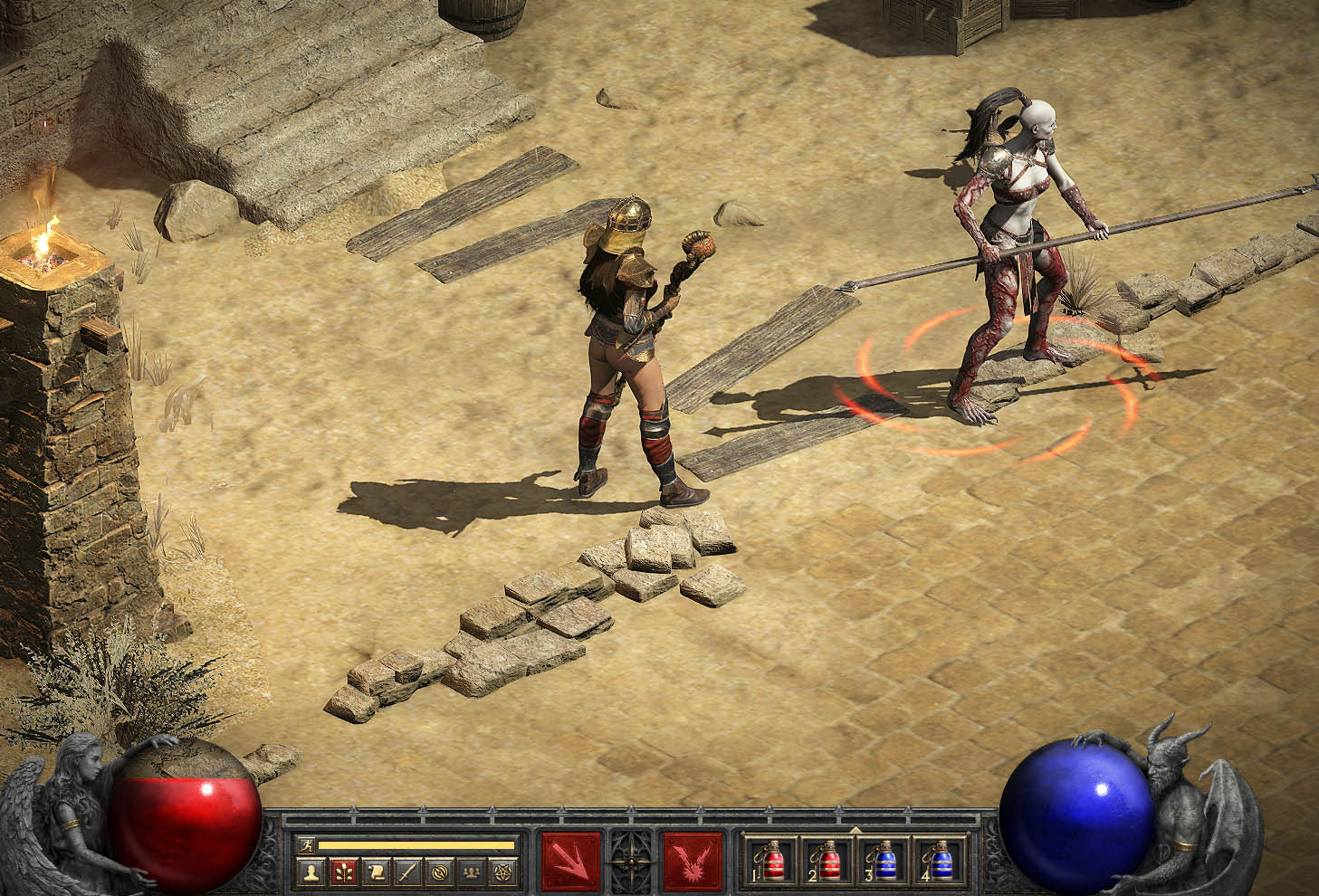Viewport: 1319px width, 896px height.
Task: Open the skill selection for the left skill
Action: 571,863
